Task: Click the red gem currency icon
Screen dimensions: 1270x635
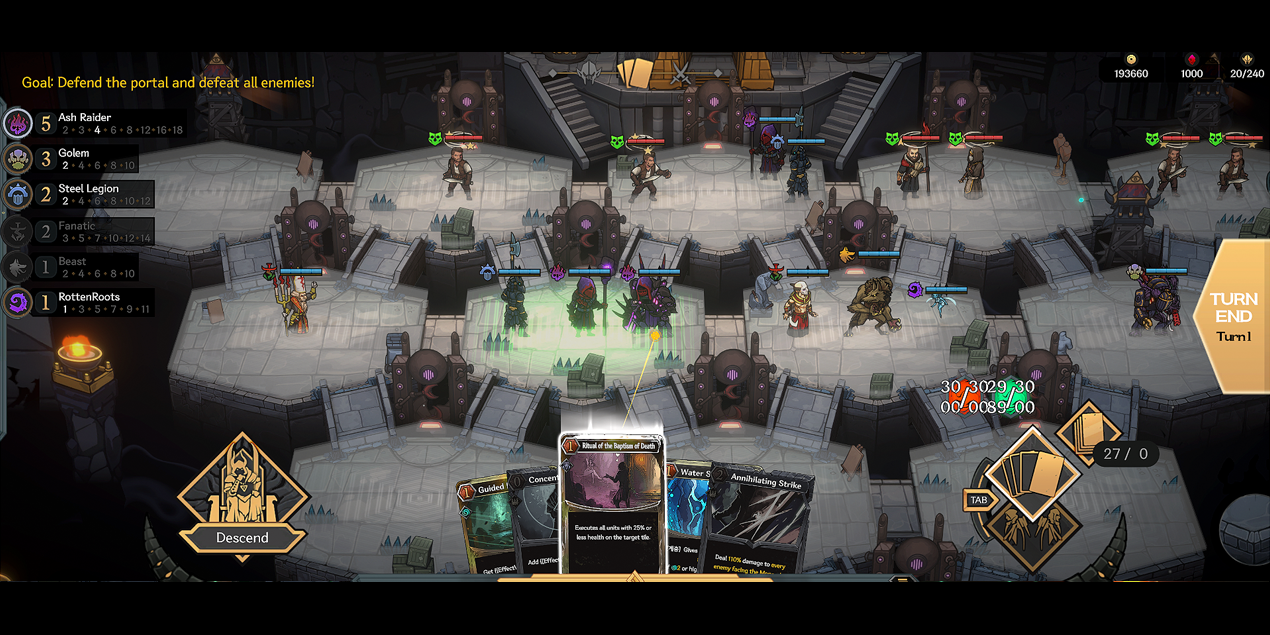Action: [1191, 60]
